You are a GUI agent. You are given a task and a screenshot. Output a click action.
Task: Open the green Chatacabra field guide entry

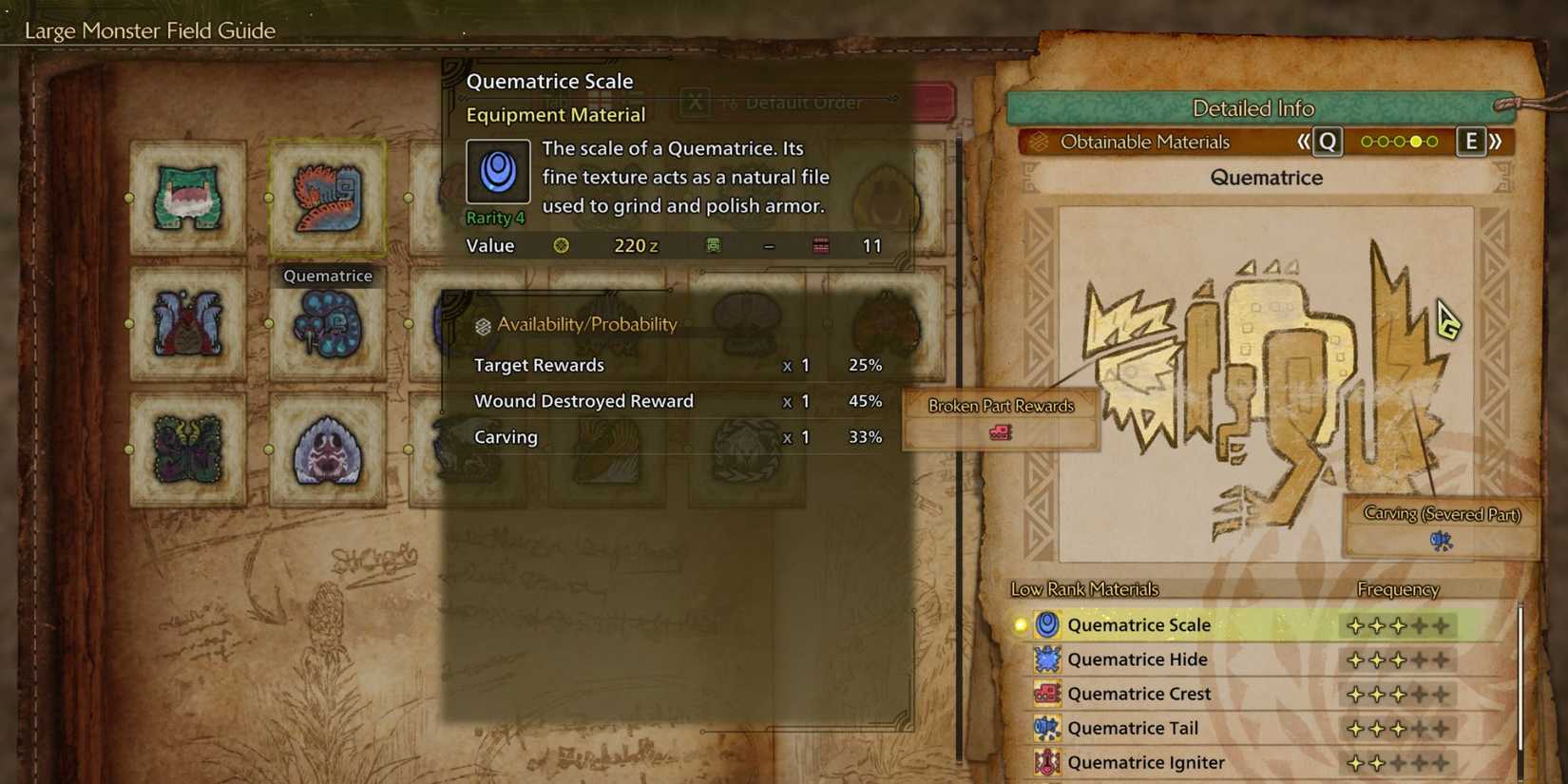click(186, 200)
